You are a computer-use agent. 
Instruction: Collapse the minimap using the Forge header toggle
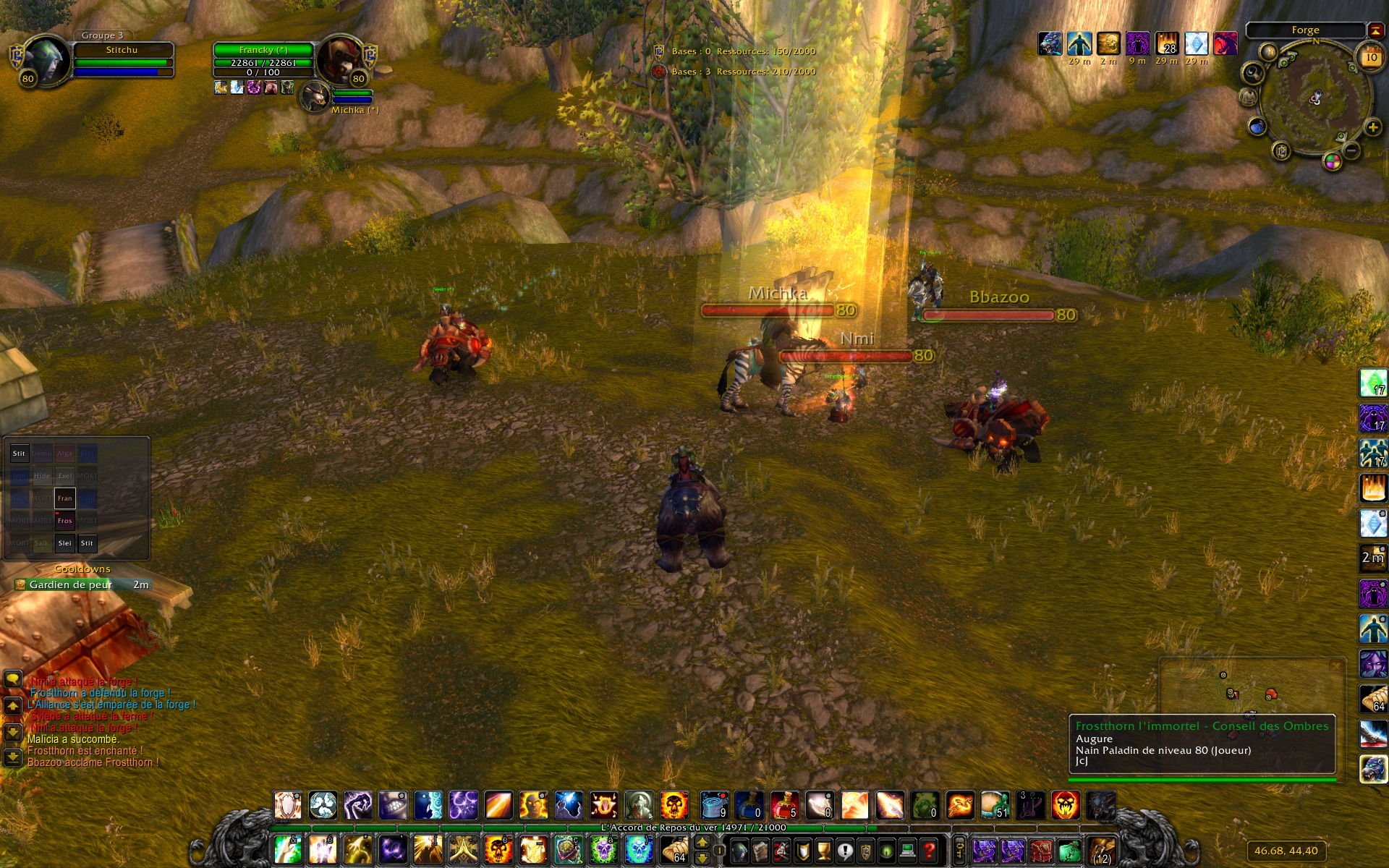(1375, 30)
